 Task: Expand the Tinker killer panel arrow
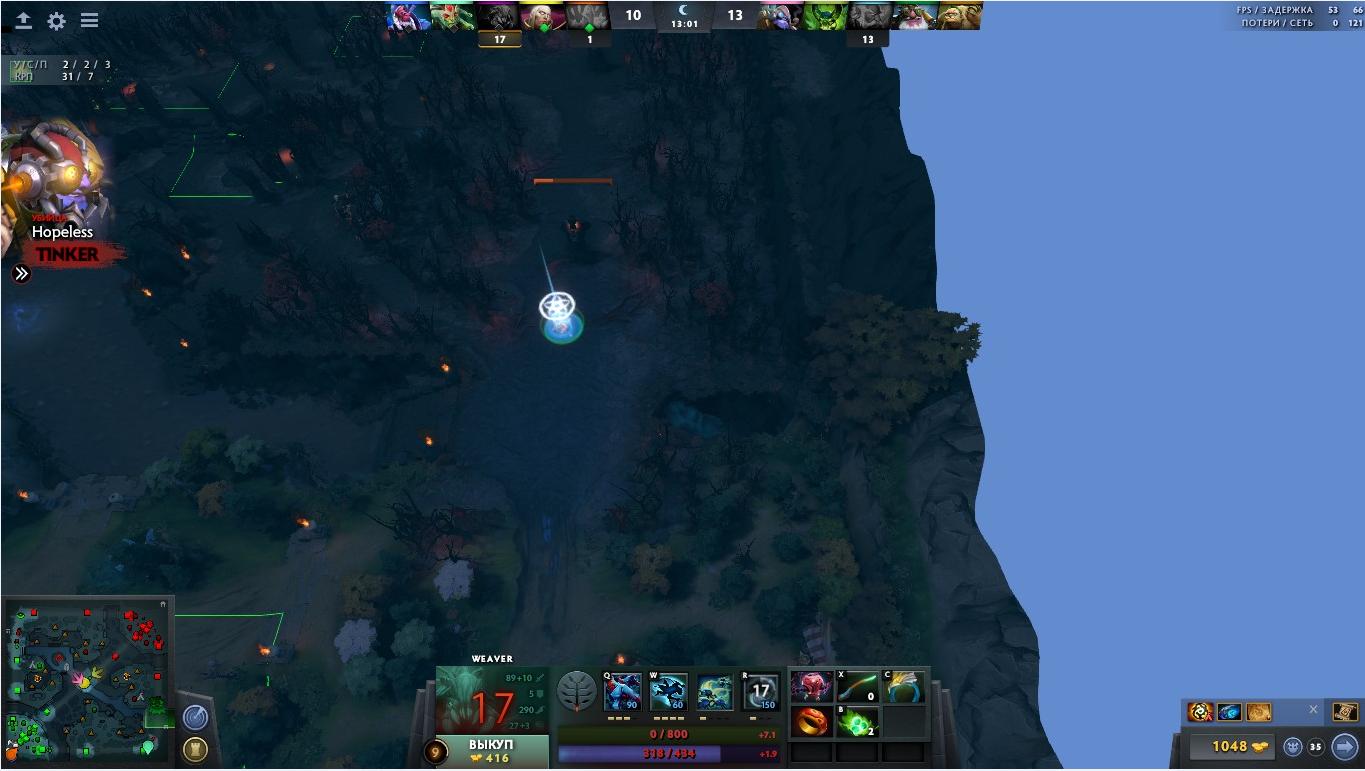coord(21,273)
